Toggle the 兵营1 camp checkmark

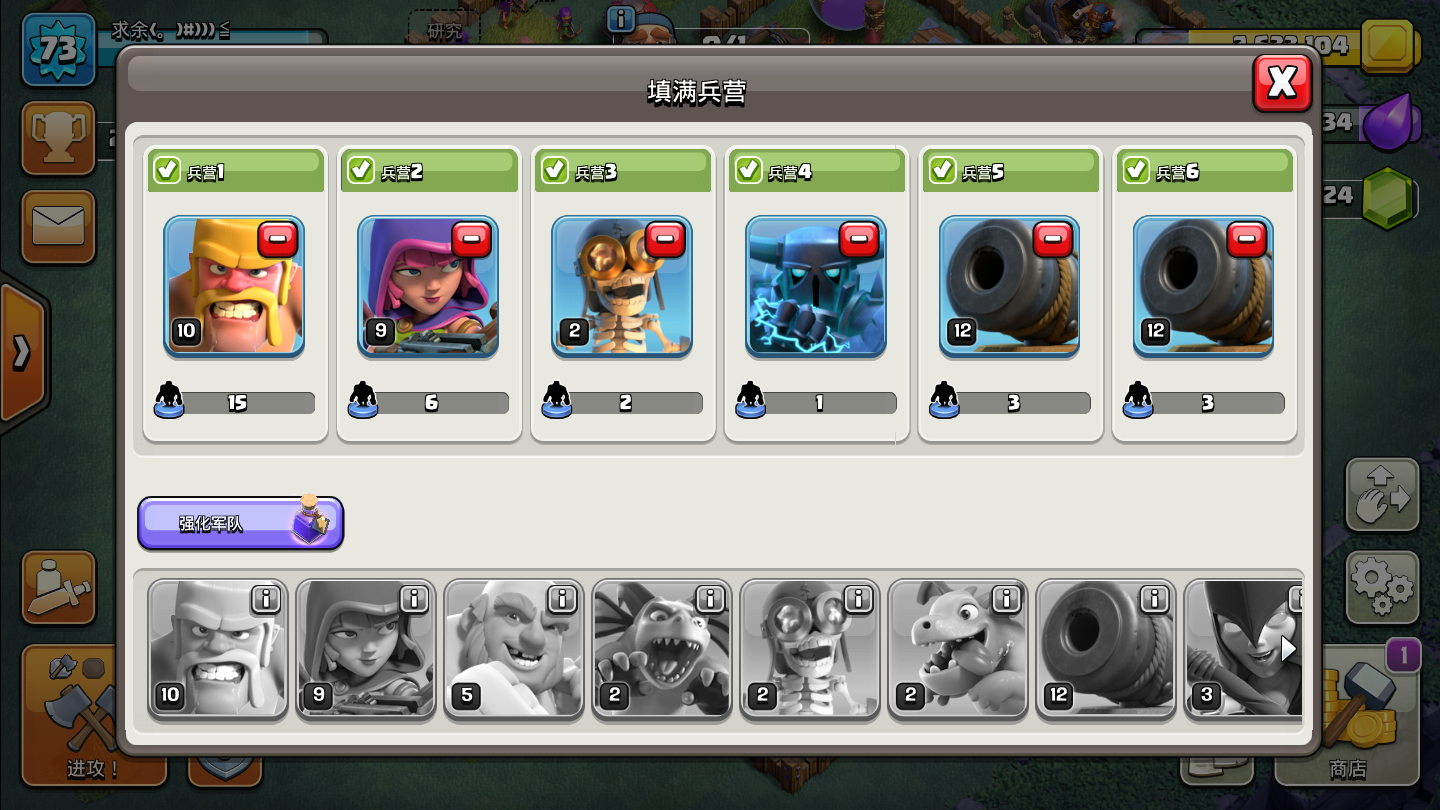pyautogui.click(x=168, y=170)
